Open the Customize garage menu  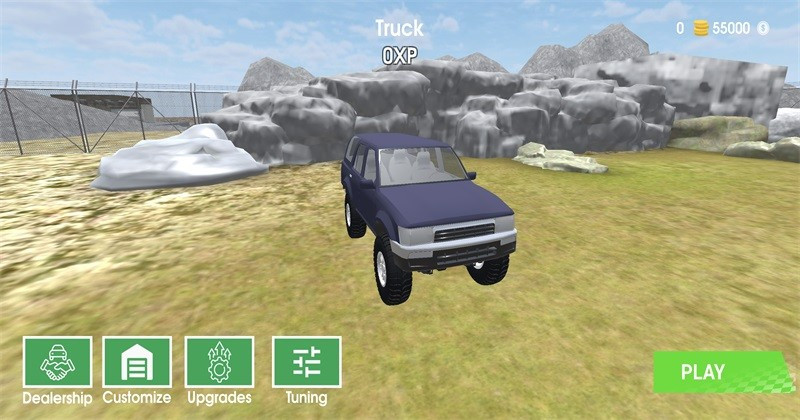(x=137, y=362)
